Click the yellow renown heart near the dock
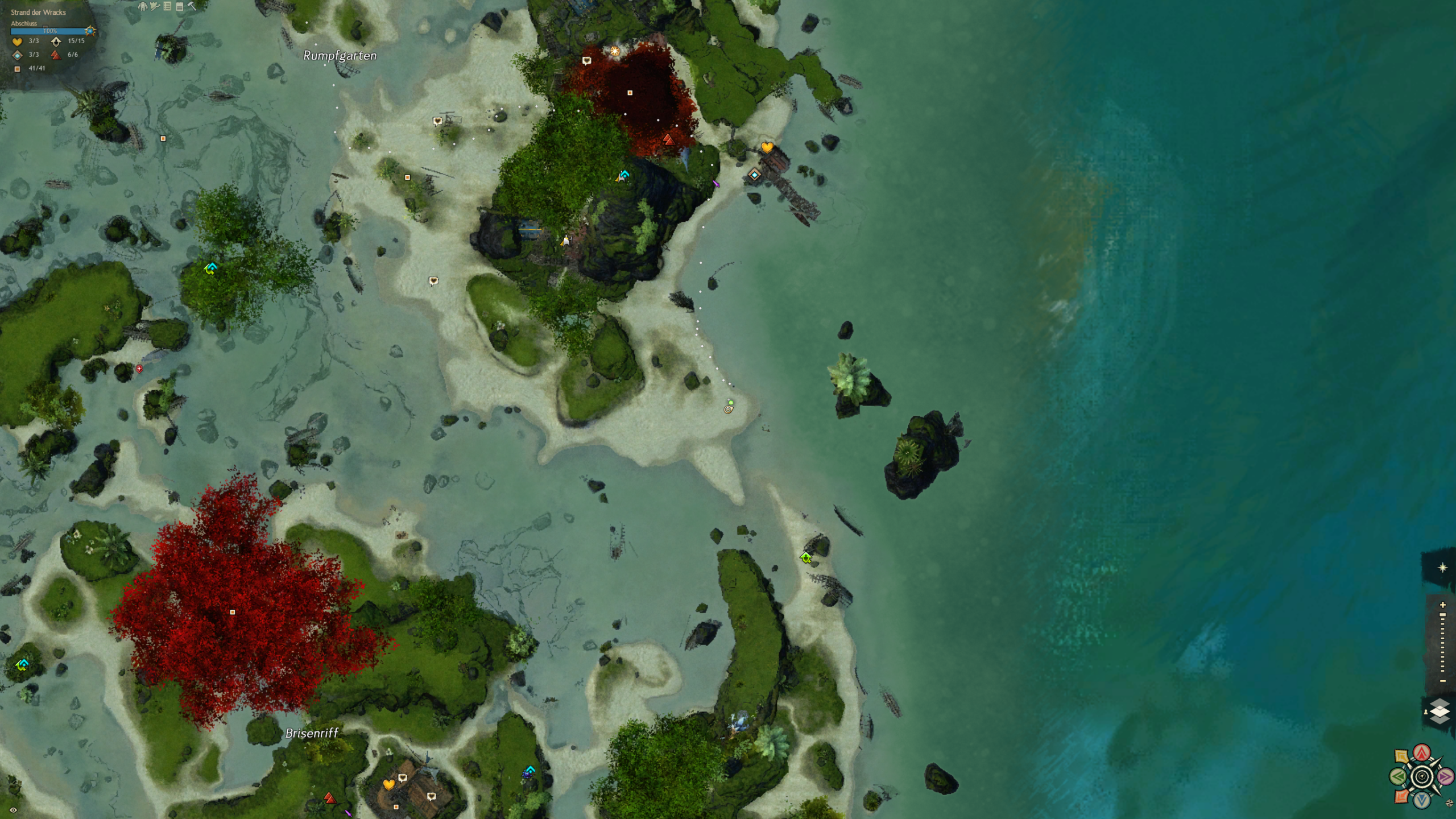This screenshot has height=819, width=1456. (x=767, y=148)
